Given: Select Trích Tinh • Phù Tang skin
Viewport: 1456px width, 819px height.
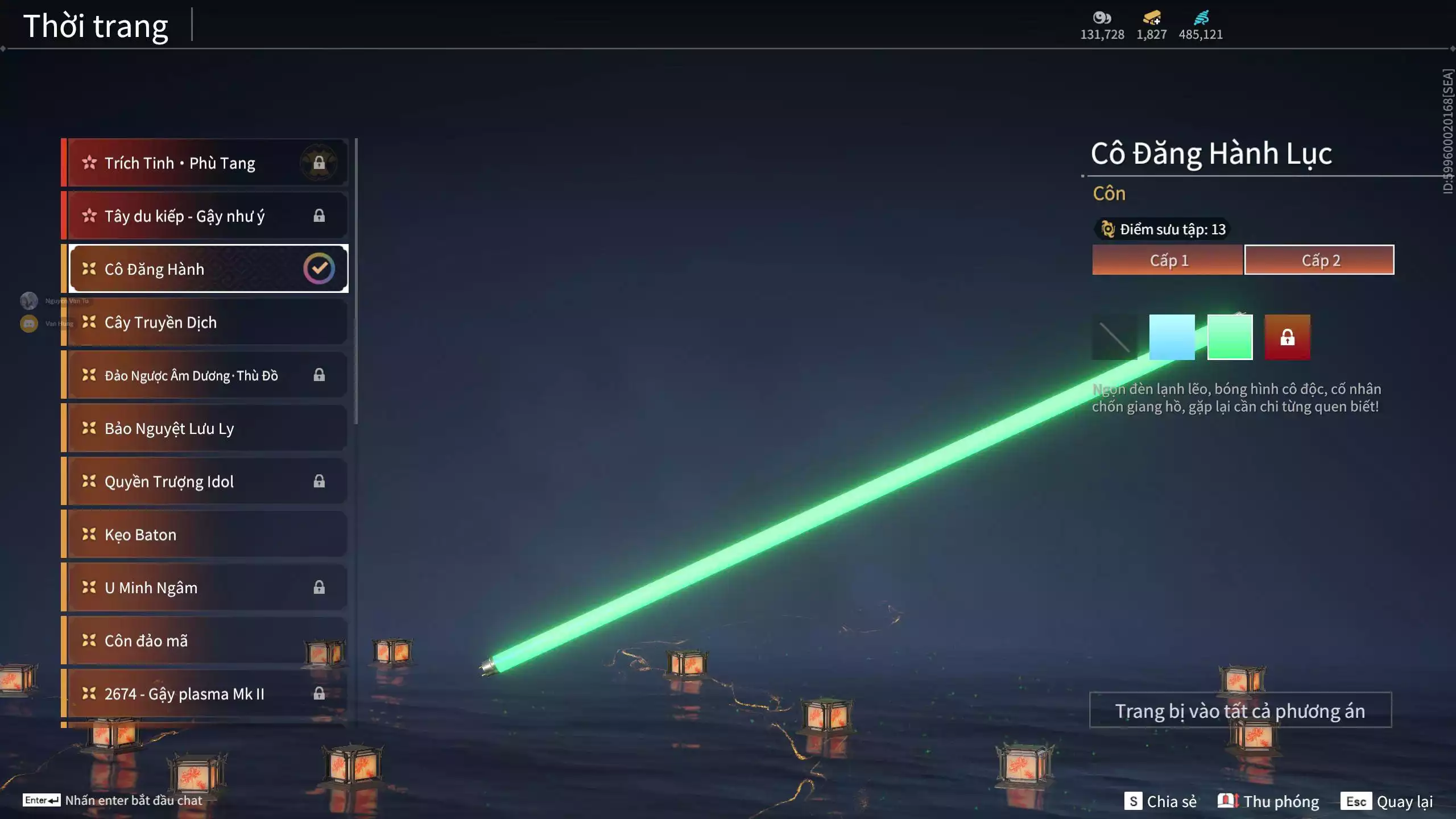Looking at the screenshot, I should click(205, 163).
